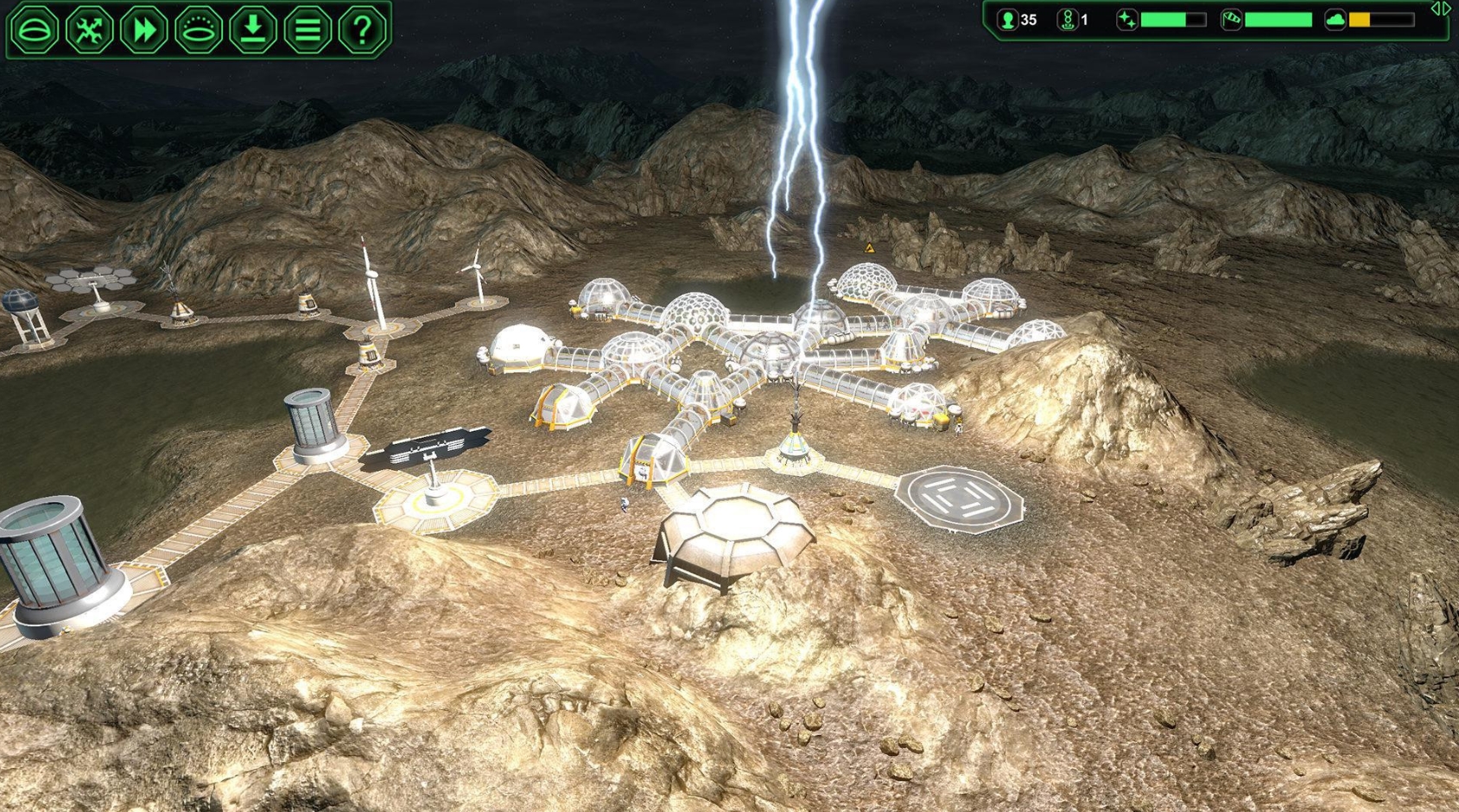The image size is (1459, 812).
Task: Click the solar sparkle power indicator
Action: click(1126, 20)
